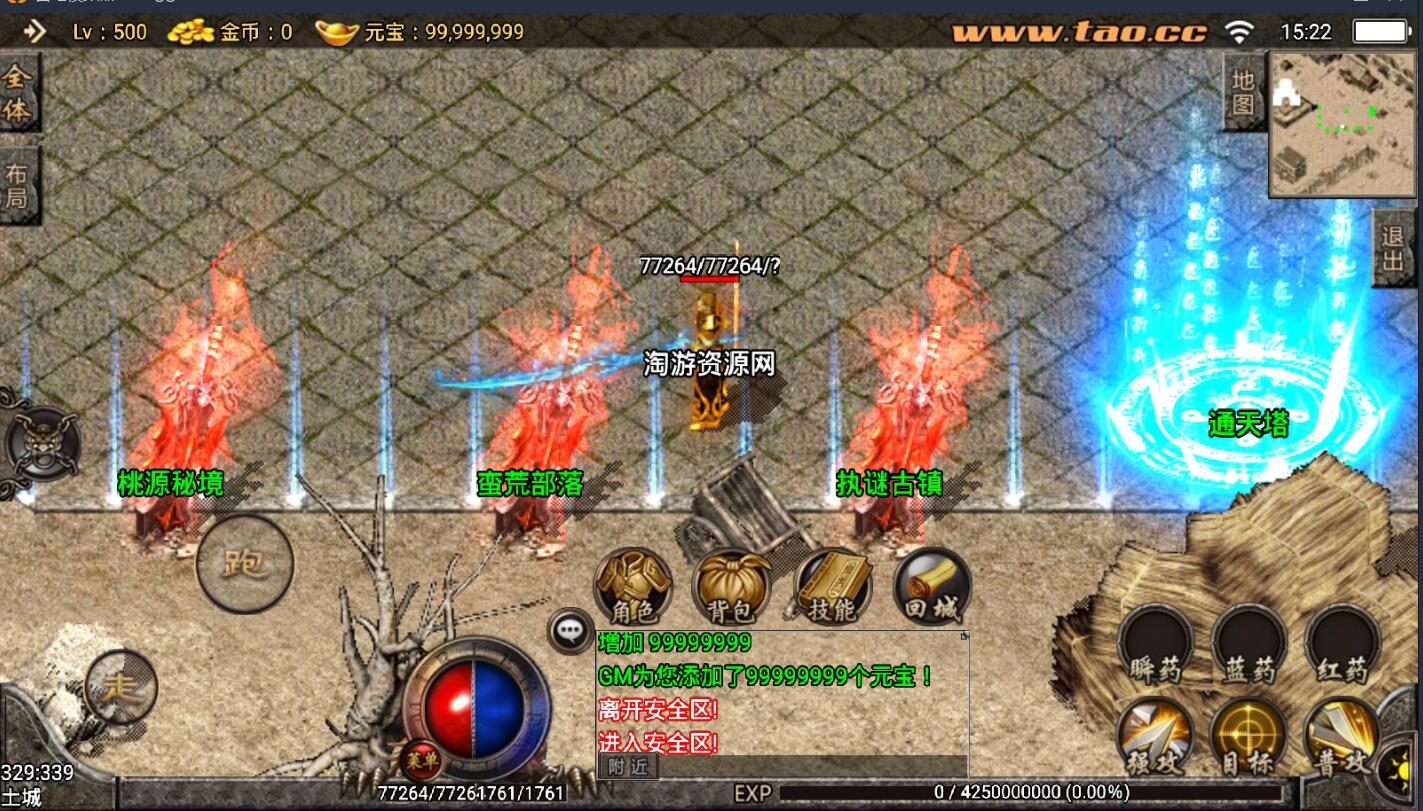Screen dimensions: 1423x811
Task: Use the 回城 return-to-town scroll
Action: tap(932, 587)
